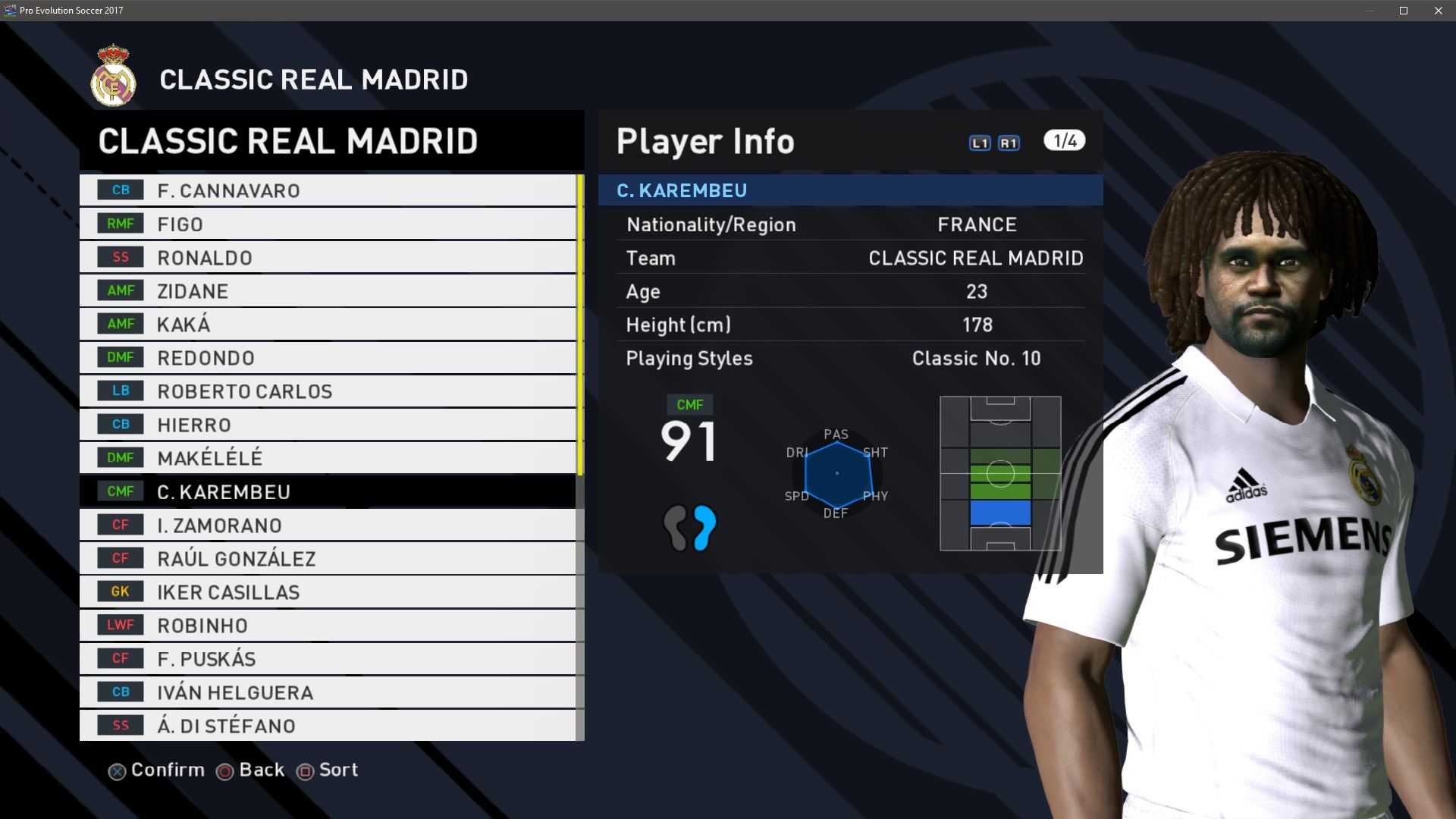Image resolution: width=1456 pixels, height=819 pixels.
Task: Maximize the game window
Action: pyautogui.click(x=1404, y=11)
